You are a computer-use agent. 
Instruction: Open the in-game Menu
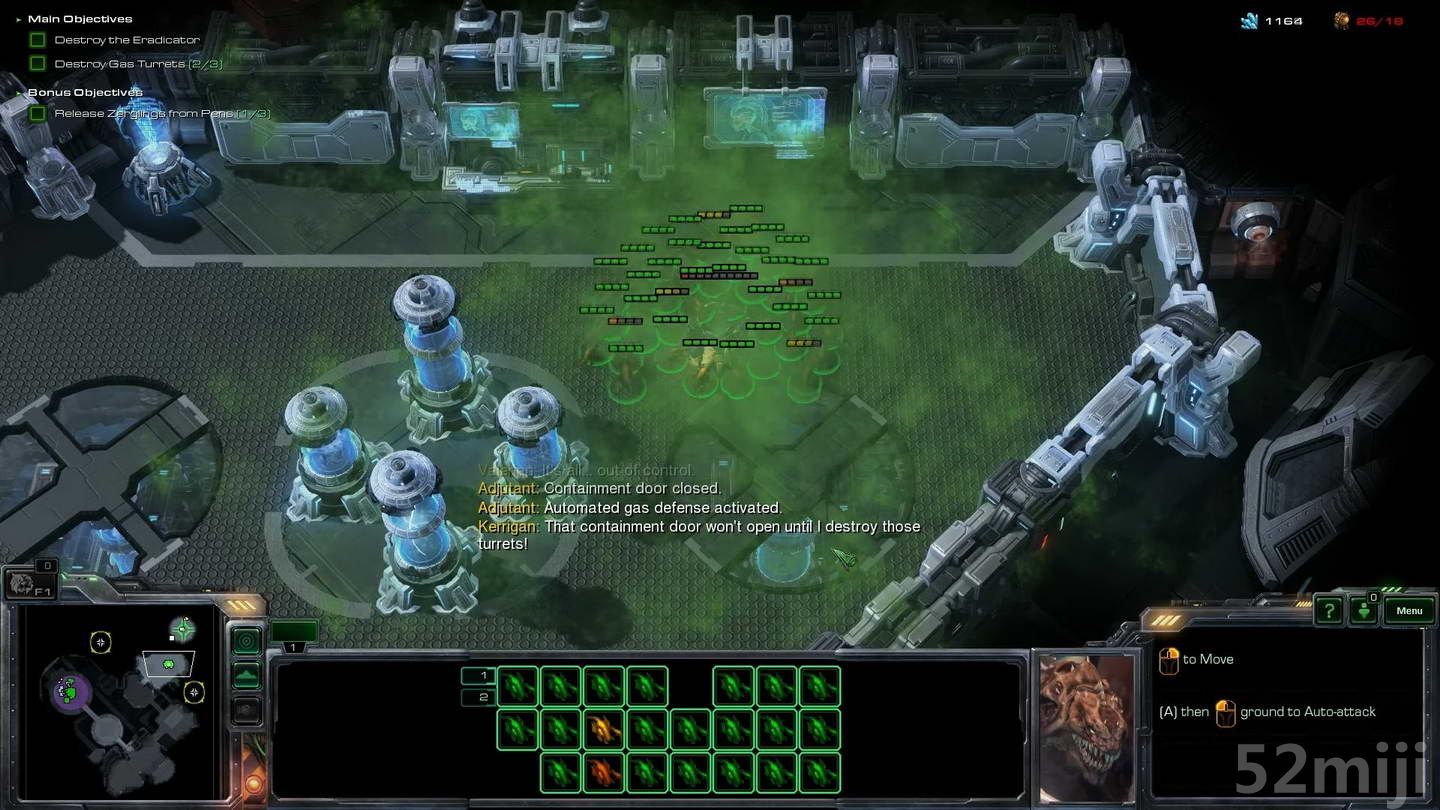click(x=1409, y=610)
